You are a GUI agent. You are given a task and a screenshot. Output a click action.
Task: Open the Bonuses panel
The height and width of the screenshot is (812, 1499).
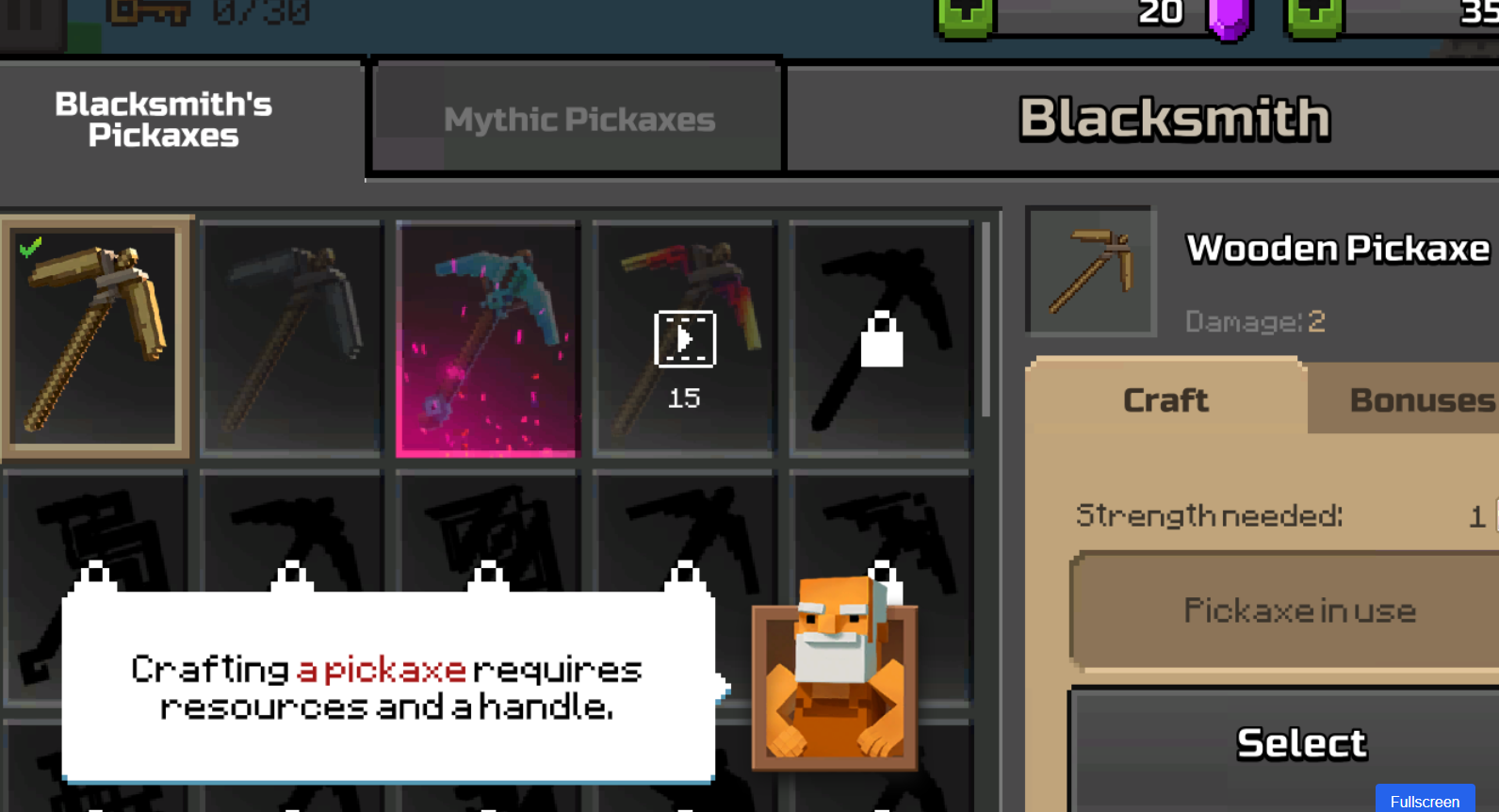[1421, 399]
